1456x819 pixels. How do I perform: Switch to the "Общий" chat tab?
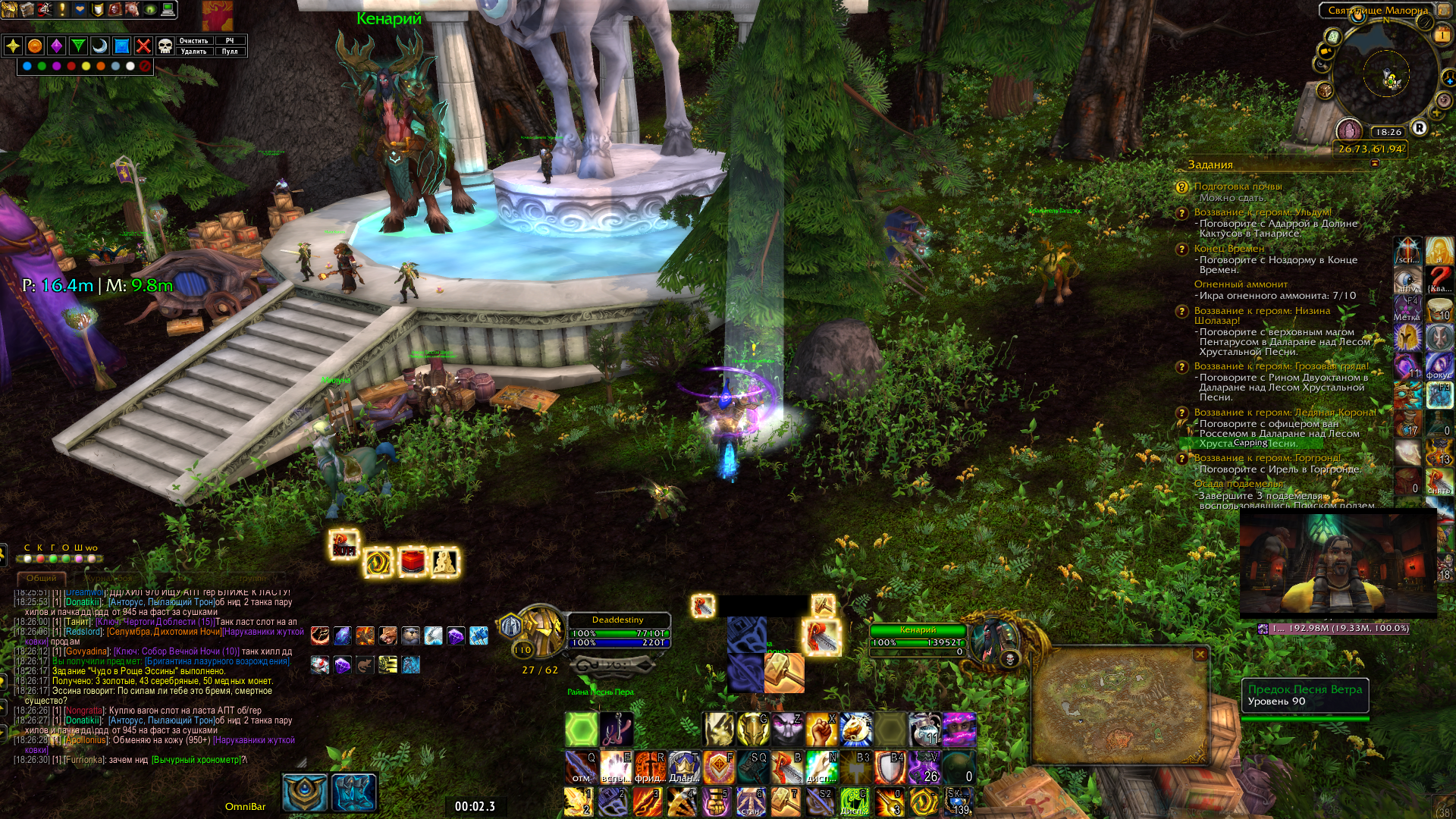tap(41, 578)
